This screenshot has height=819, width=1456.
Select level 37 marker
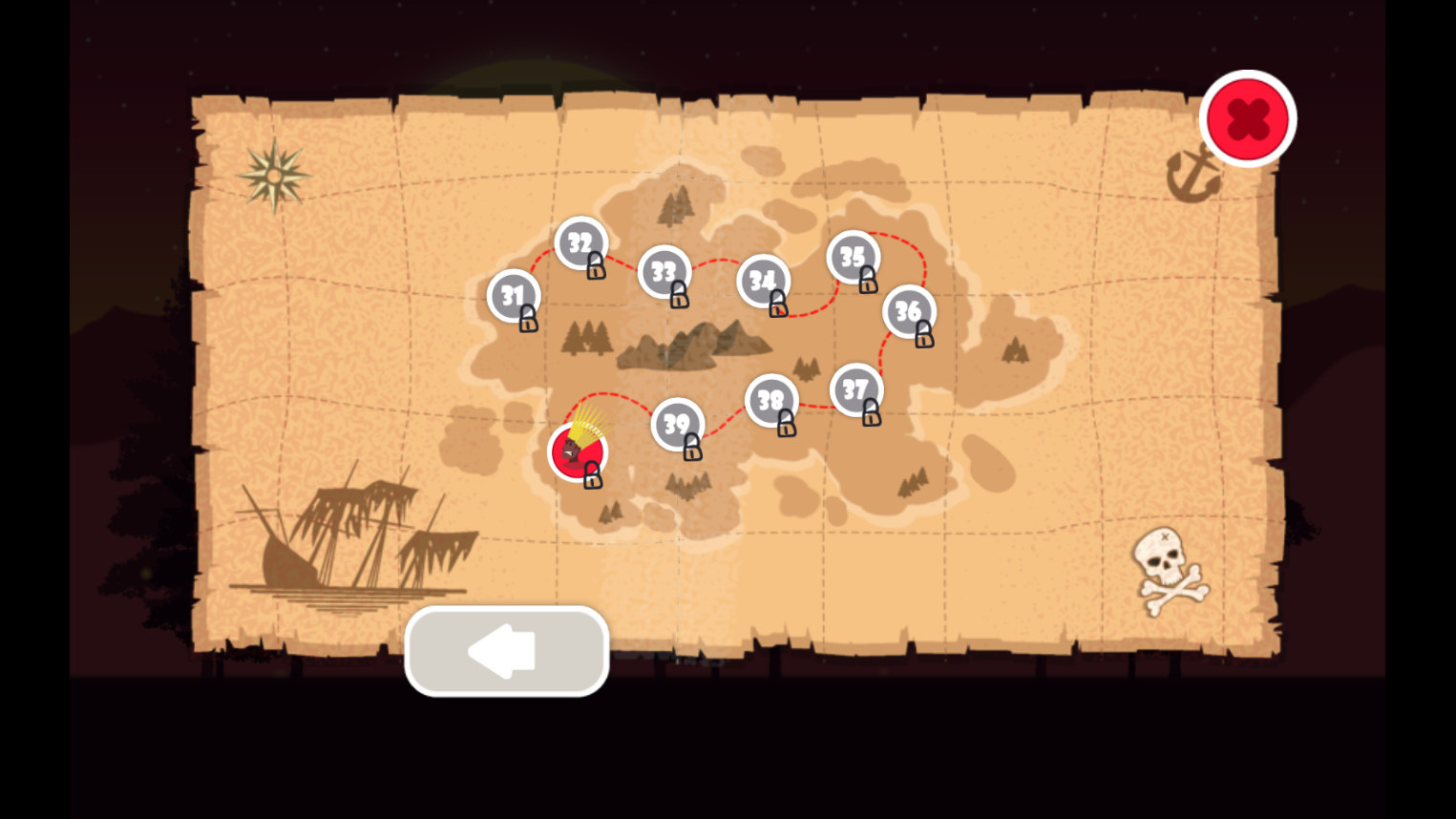[855, 390]
